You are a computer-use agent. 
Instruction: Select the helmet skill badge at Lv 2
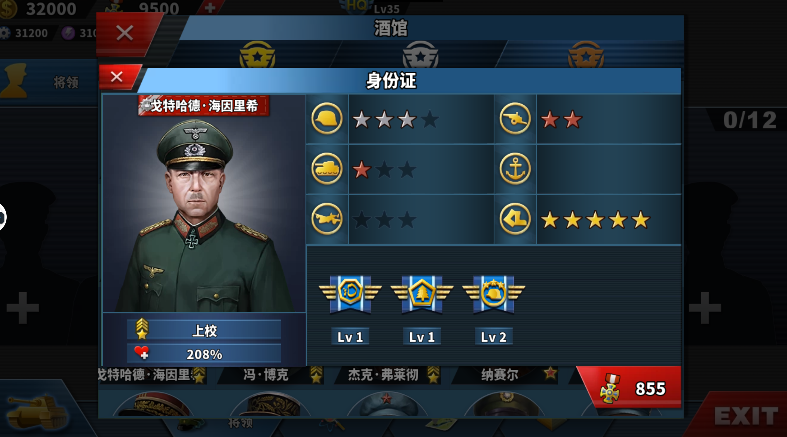coord(493,292)
